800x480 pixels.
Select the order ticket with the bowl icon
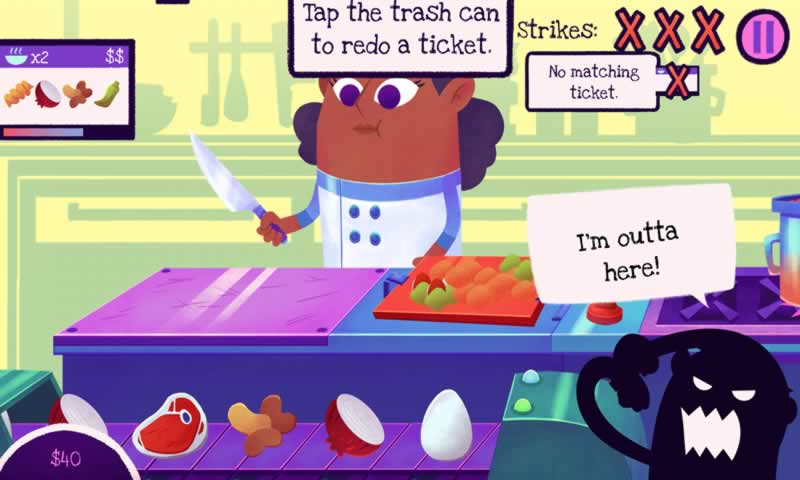(x=67, y=89)
